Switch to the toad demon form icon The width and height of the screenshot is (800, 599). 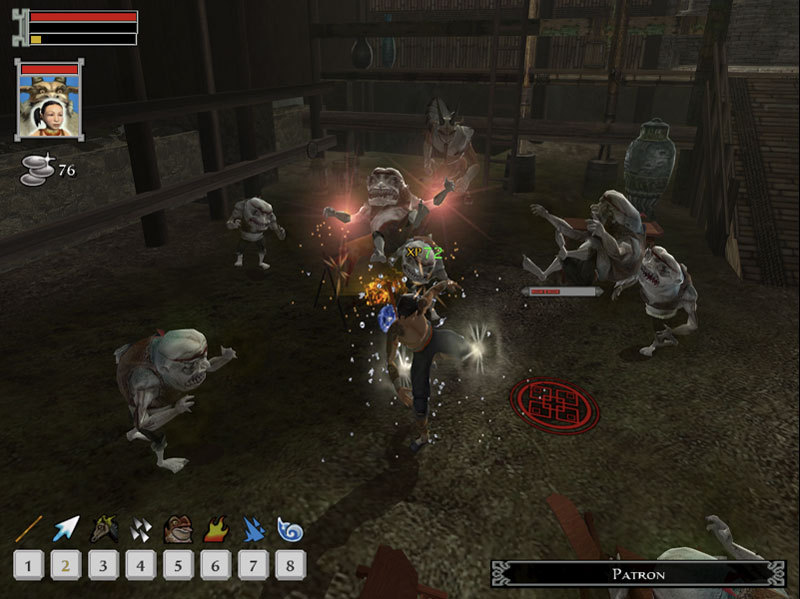click(x=177, y=529)
